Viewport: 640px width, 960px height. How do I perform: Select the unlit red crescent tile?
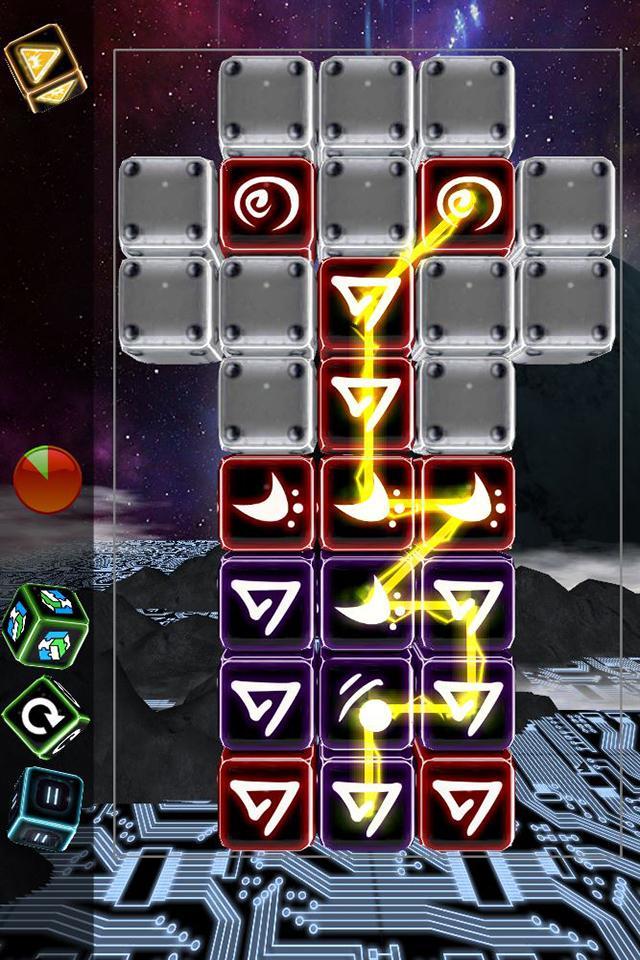[x=267, y=505]
